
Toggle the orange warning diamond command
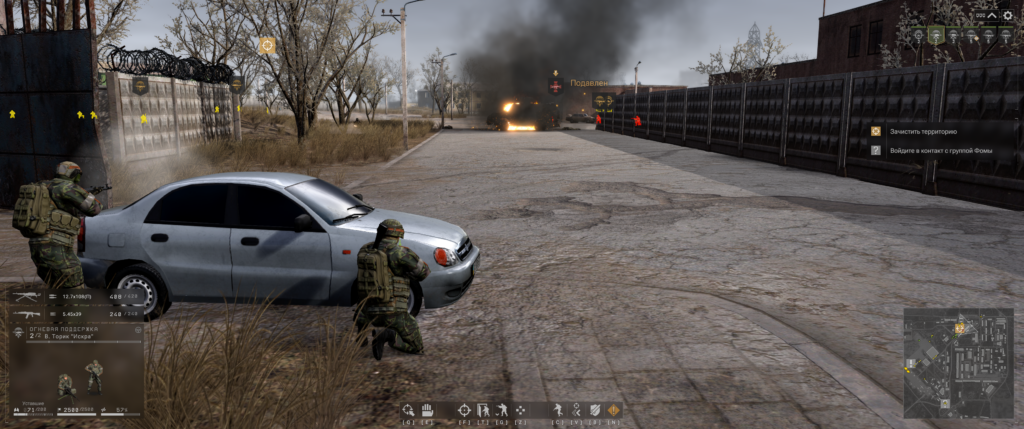tap(614, 410)
